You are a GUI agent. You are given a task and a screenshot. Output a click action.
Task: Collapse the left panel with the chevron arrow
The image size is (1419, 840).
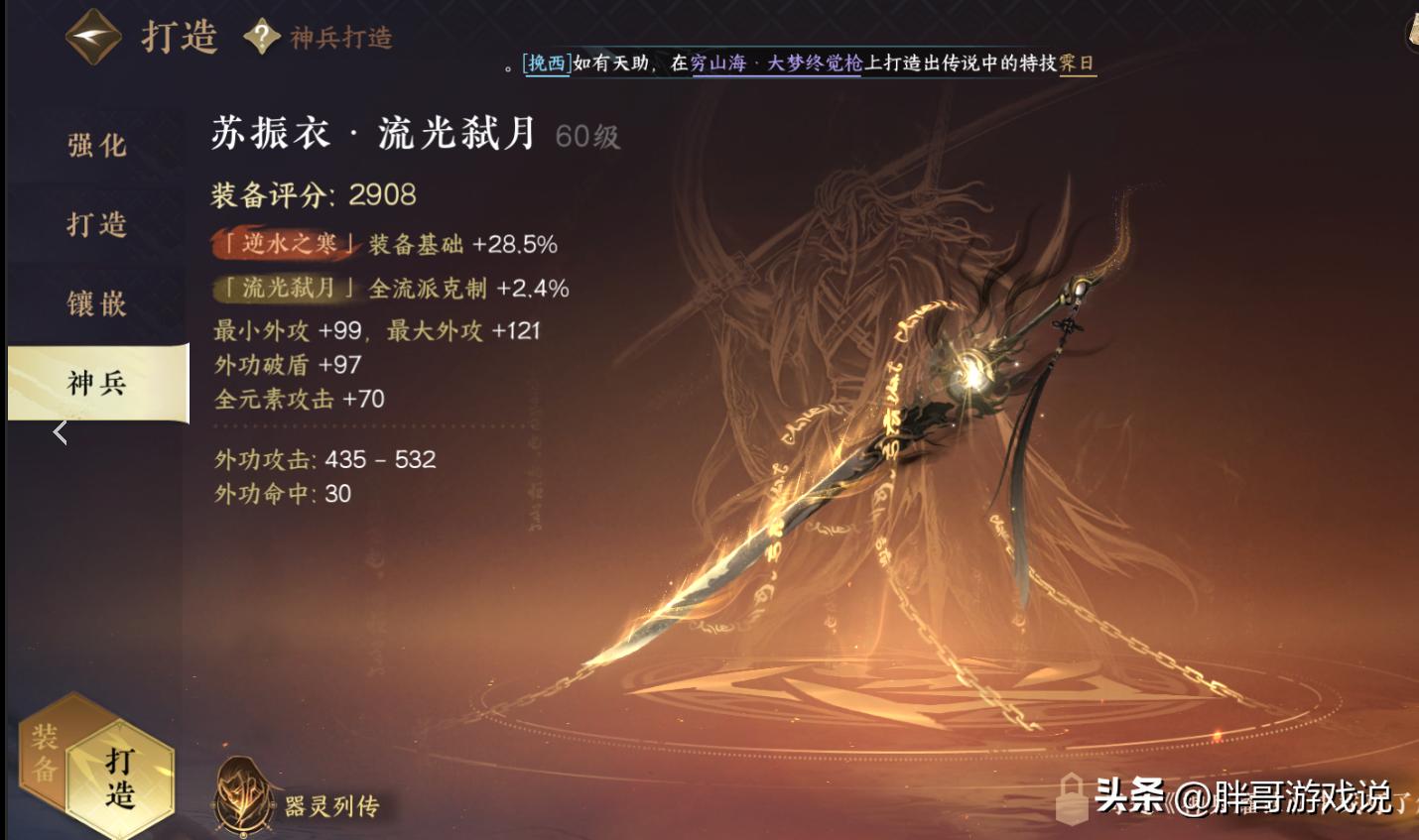point(60,431)
